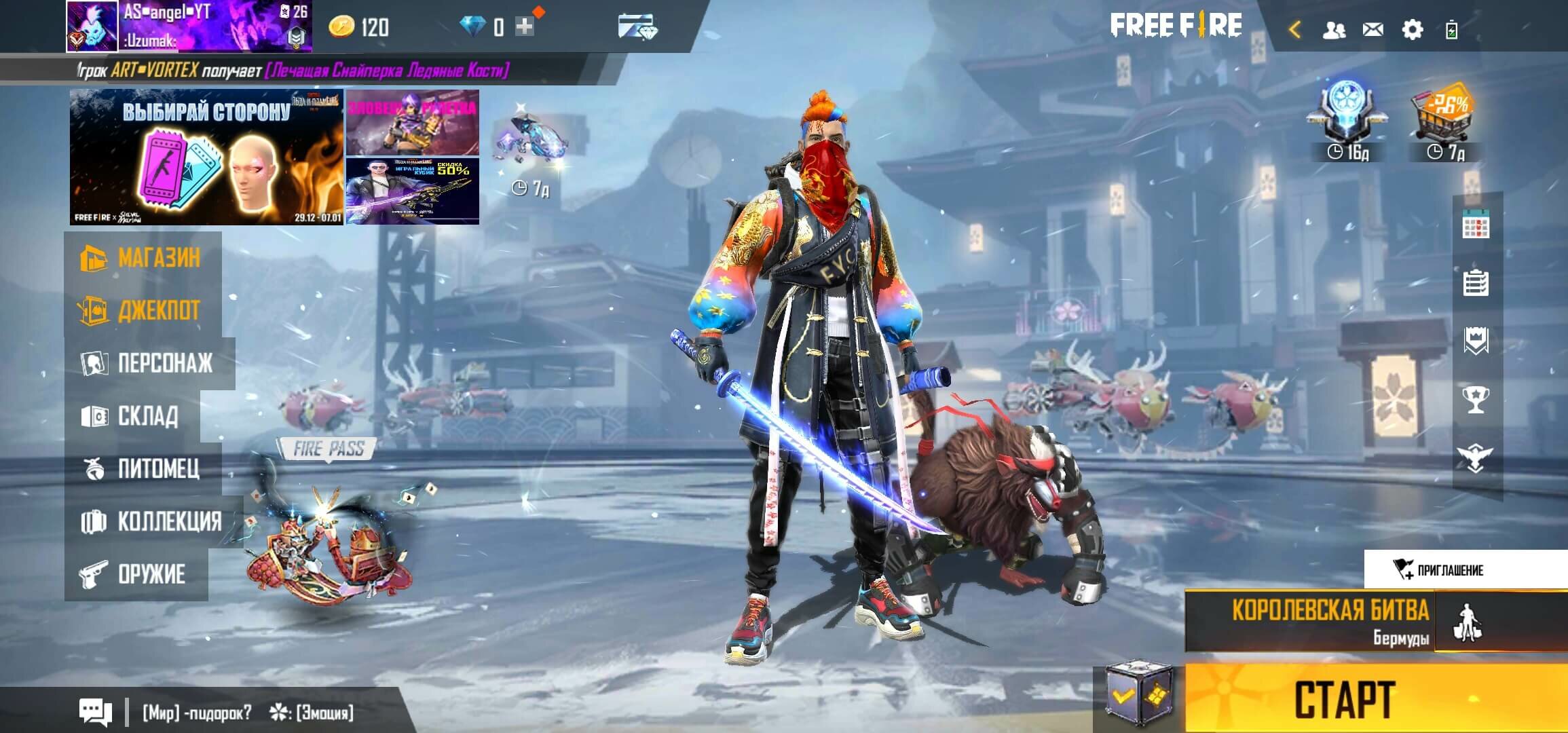Open the ДЖЕКПОТ menu

(143, 311)
